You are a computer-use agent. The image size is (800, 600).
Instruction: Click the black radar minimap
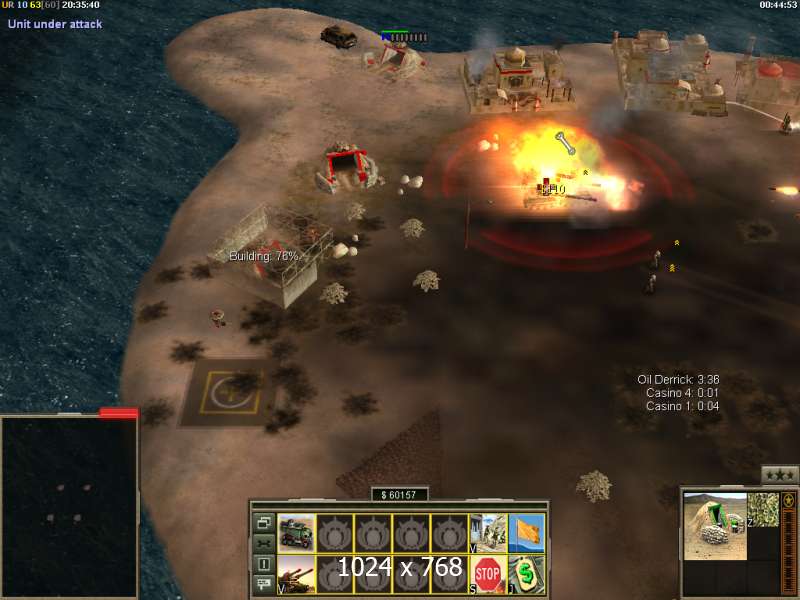point(68,505)
